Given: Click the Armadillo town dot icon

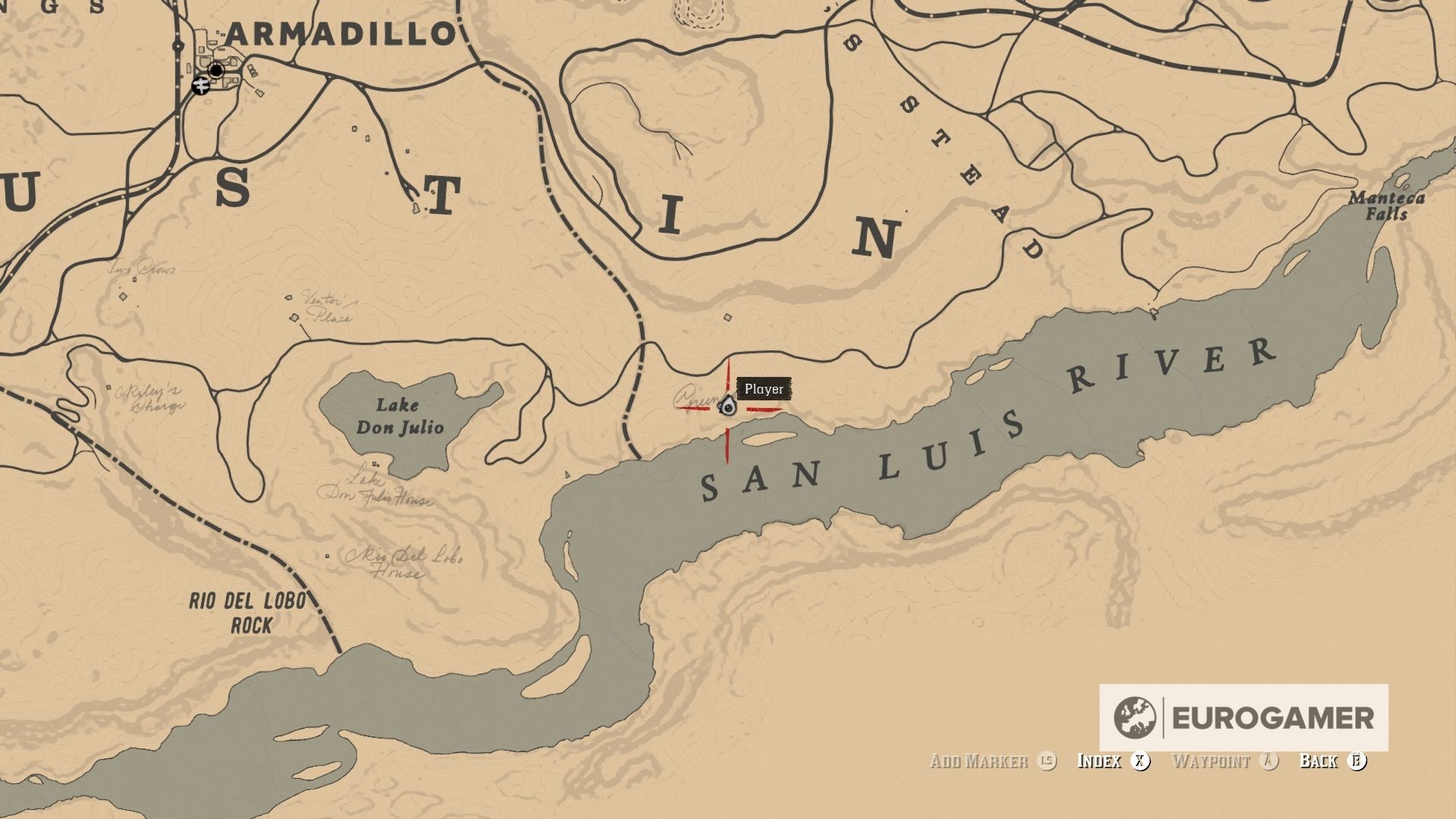Looking at the screenshot, I should (x=215, y=70).
